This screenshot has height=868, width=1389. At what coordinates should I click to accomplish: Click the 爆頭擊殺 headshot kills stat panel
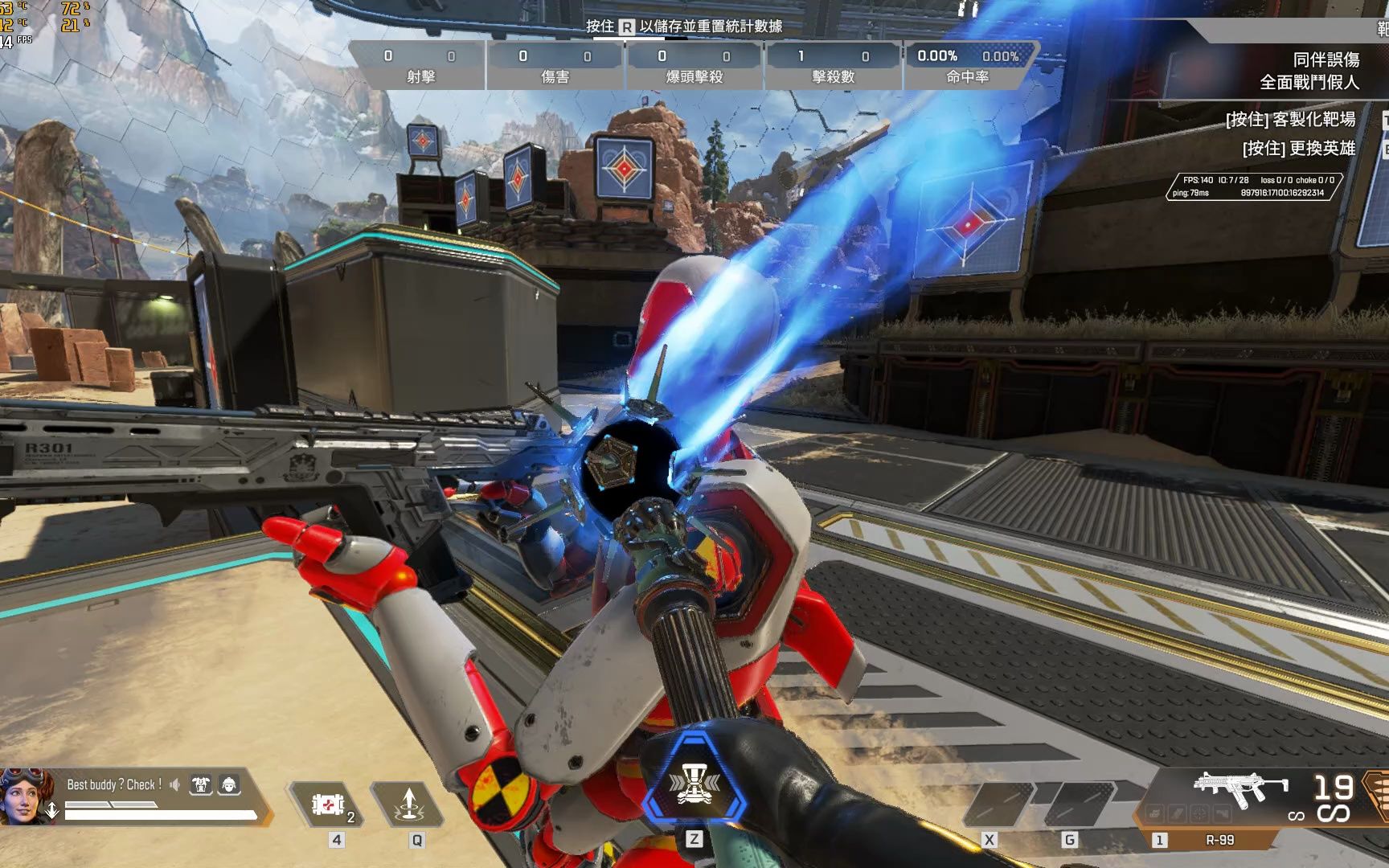[x=694, y=66]
